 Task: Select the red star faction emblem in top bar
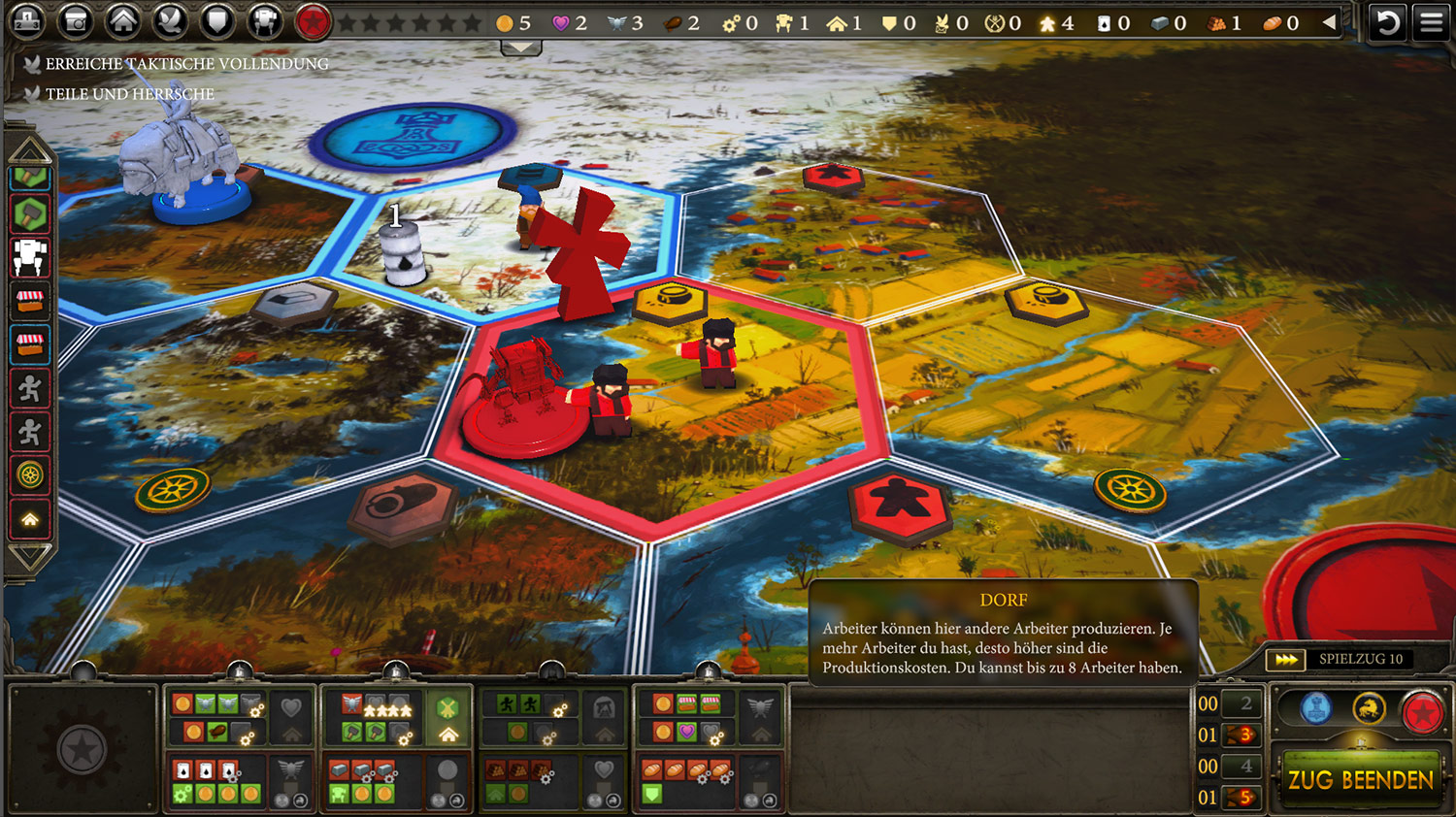tap(313, 21)
